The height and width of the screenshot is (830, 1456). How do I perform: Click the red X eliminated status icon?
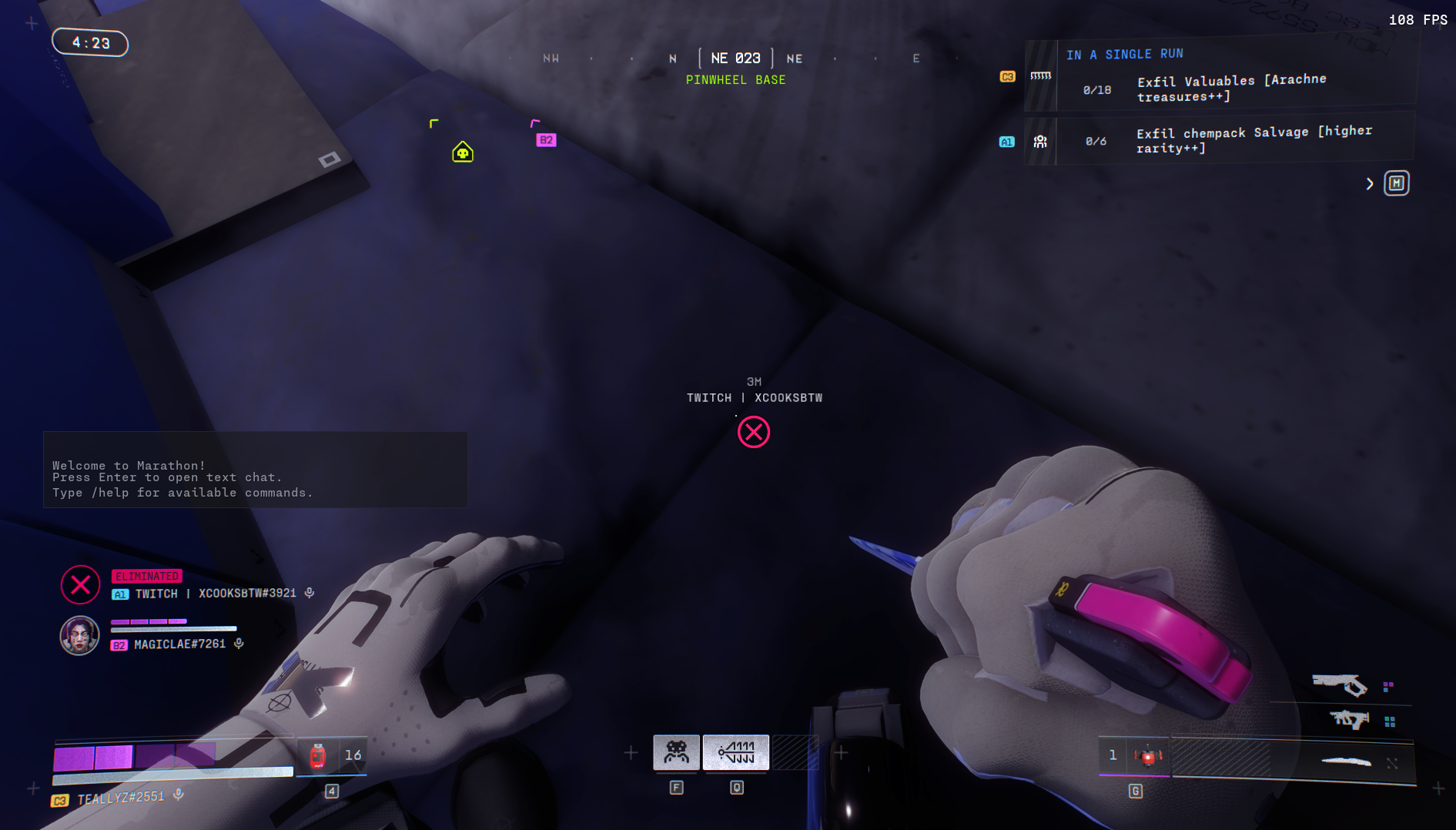click(x=81, y=585)
